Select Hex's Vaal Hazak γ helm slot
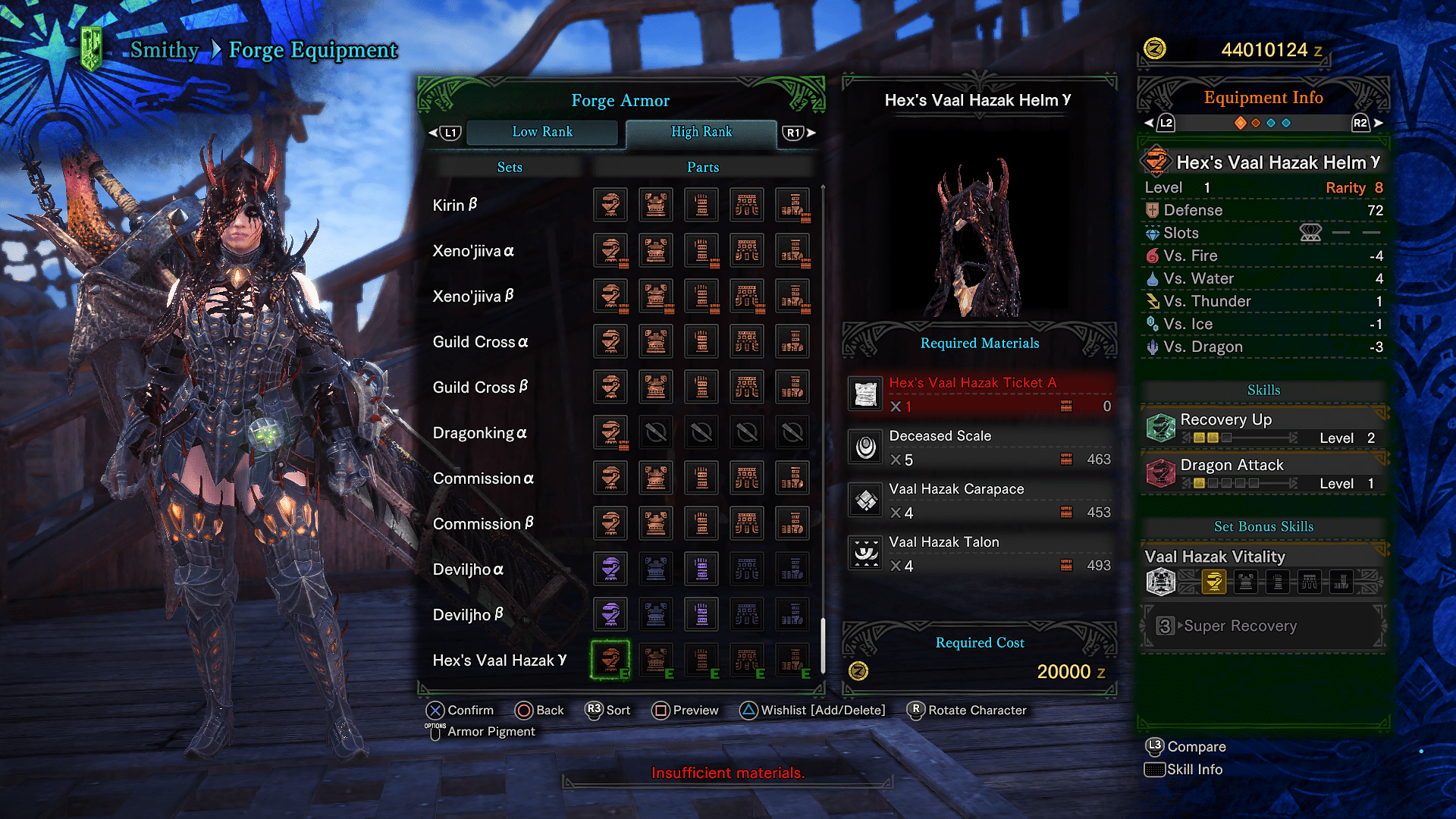Viewport: 1456px width, 819px height. [x=610, y=660]
